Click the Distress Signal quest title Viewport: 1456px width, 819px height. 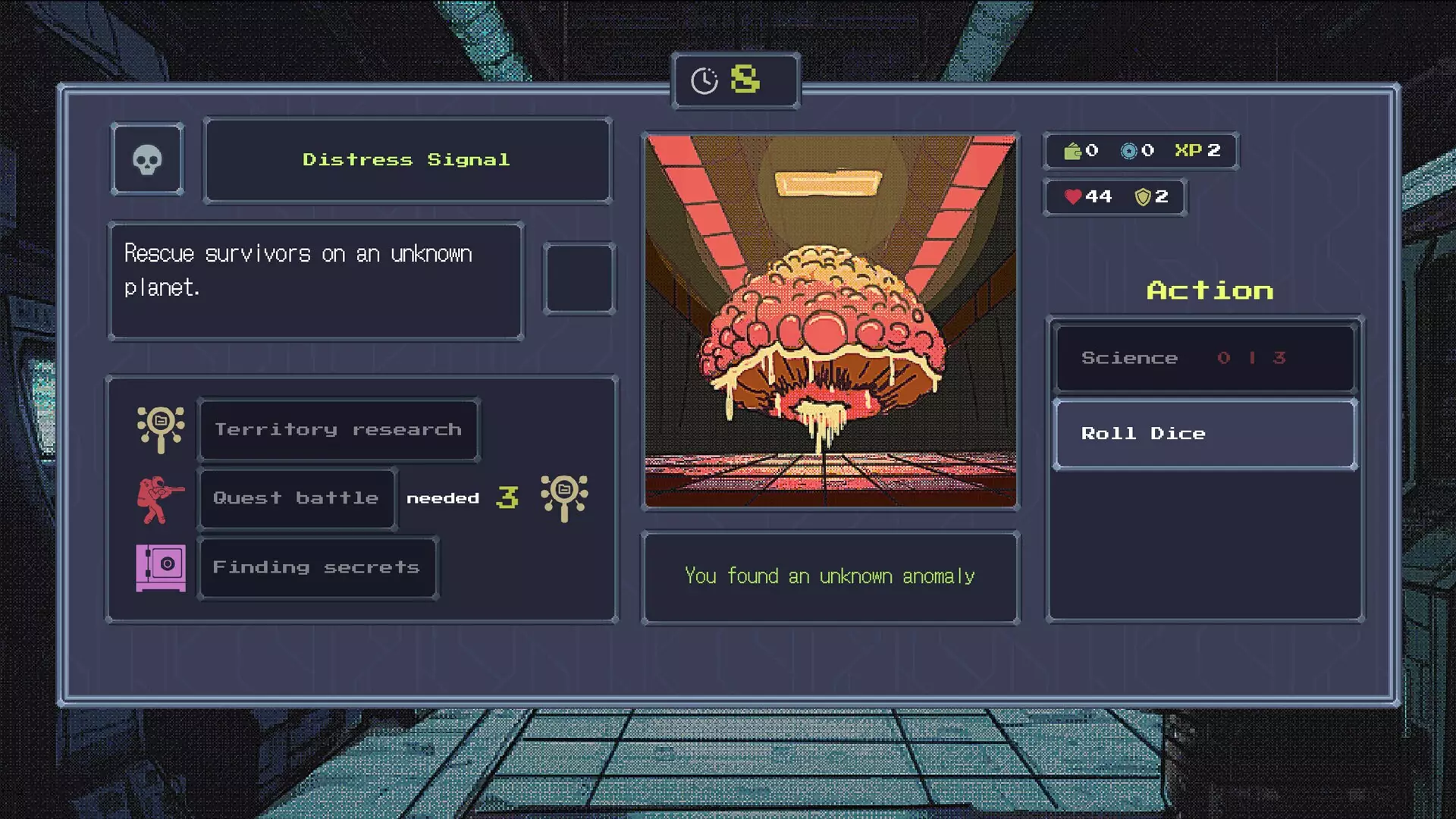coord(407,160)
